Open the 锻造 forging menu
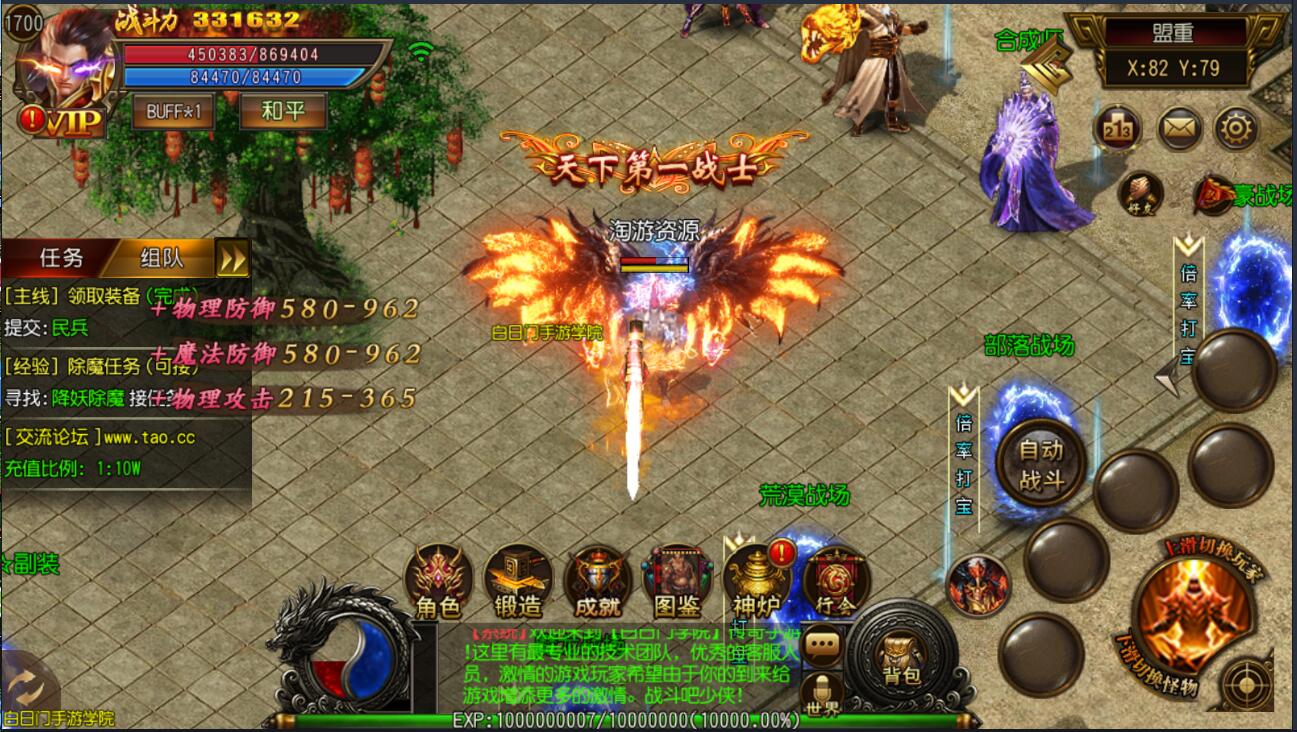This screenshot has height=732, width=1297. pos(517,580)
